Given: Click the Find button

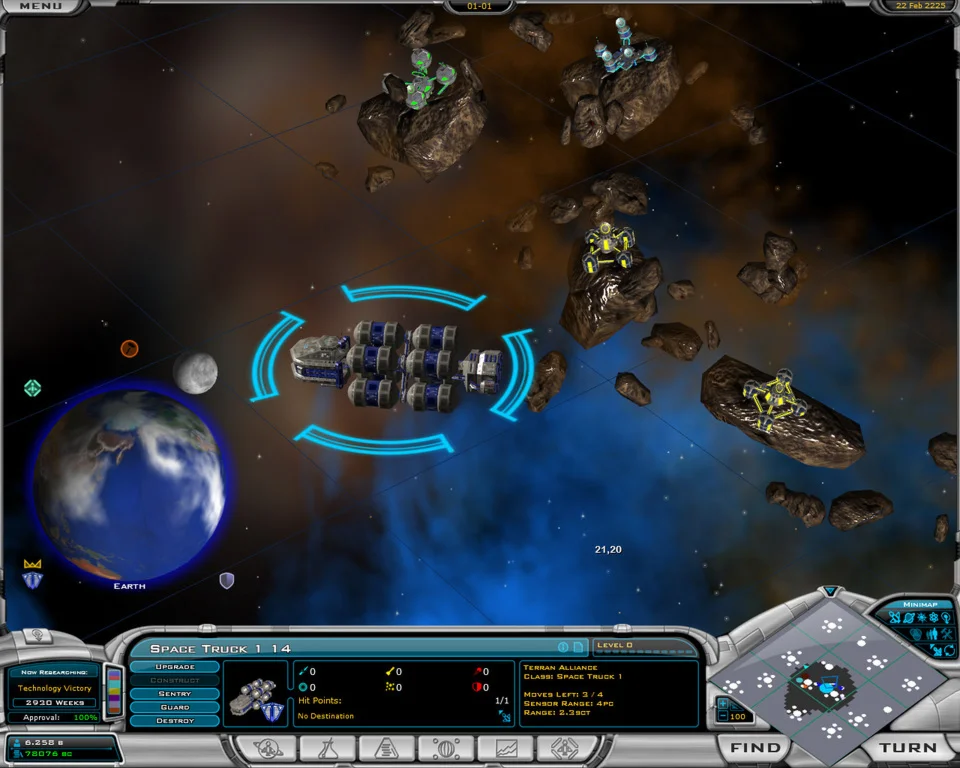Looking at the screenshot, I should click(x=755, y=748).
